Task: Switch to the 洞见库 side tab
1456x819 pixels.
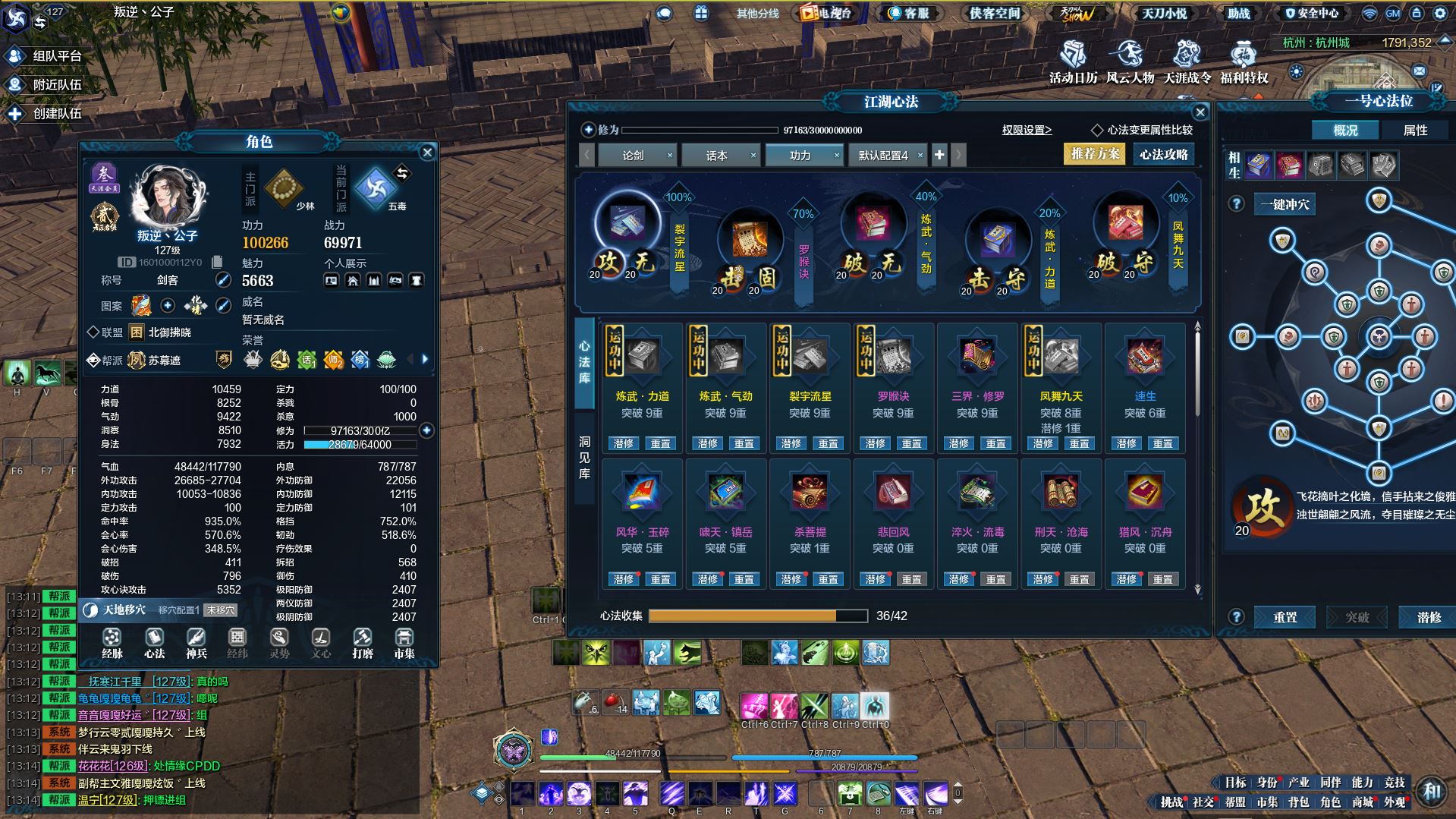Action: click(584, 457)
